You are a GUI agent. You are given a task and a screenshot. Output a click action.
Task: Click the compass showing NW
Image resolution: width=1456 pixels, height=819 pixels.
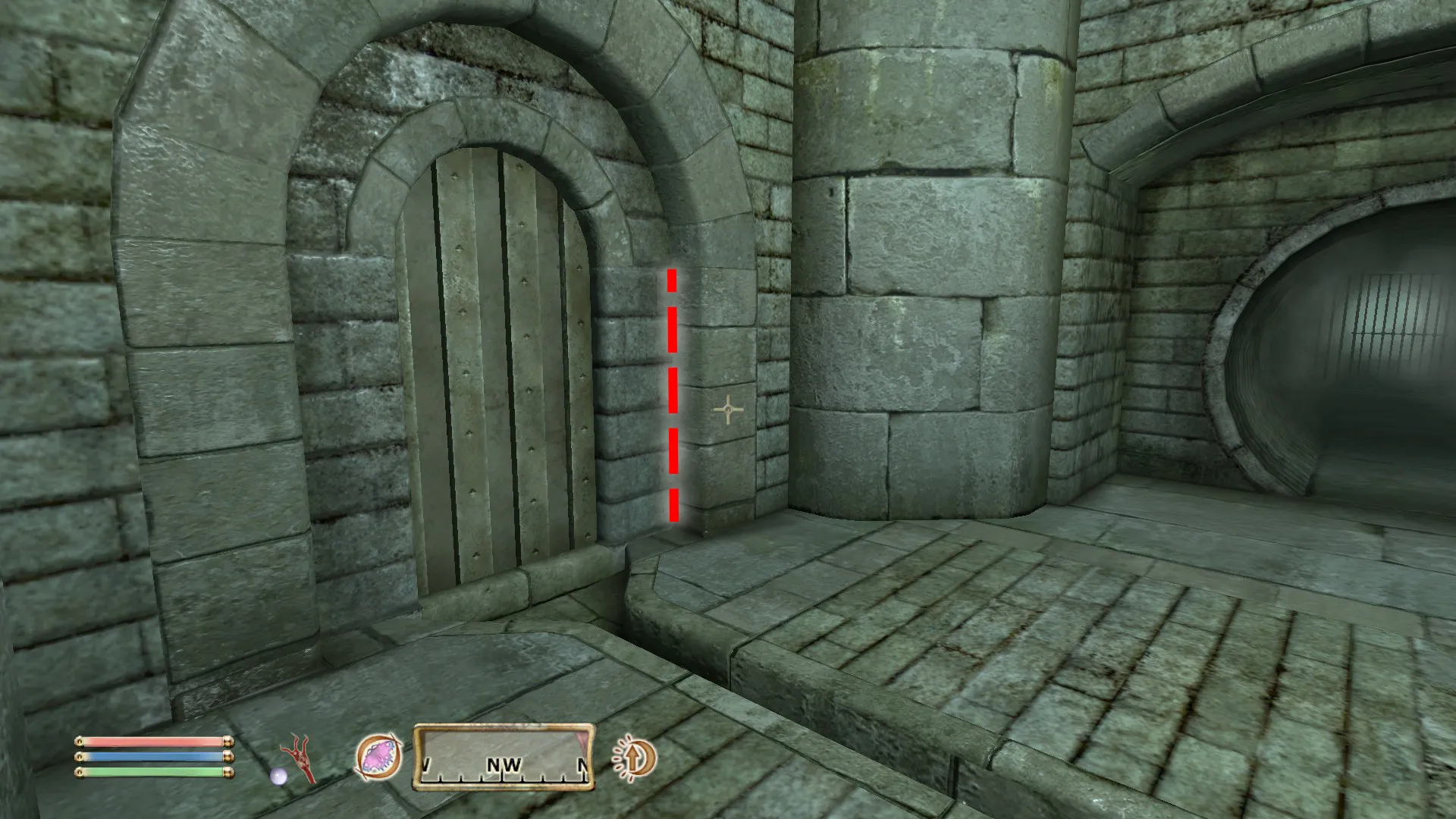[x=504, y=758]
